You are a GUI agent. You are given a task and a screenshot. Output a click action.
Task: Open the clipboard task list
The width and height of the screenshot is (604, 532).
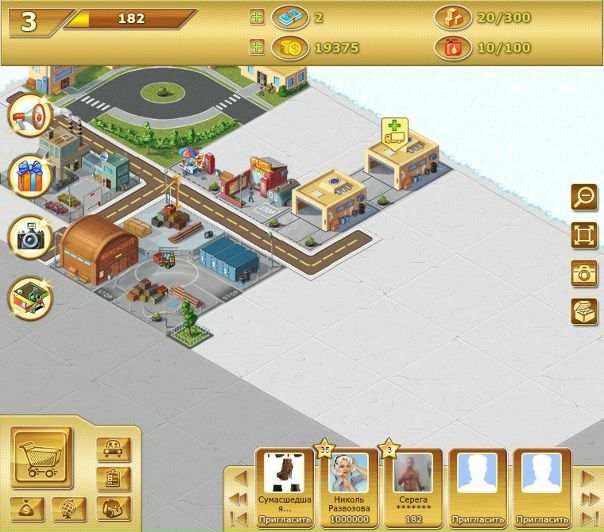[x=113, y=479]
